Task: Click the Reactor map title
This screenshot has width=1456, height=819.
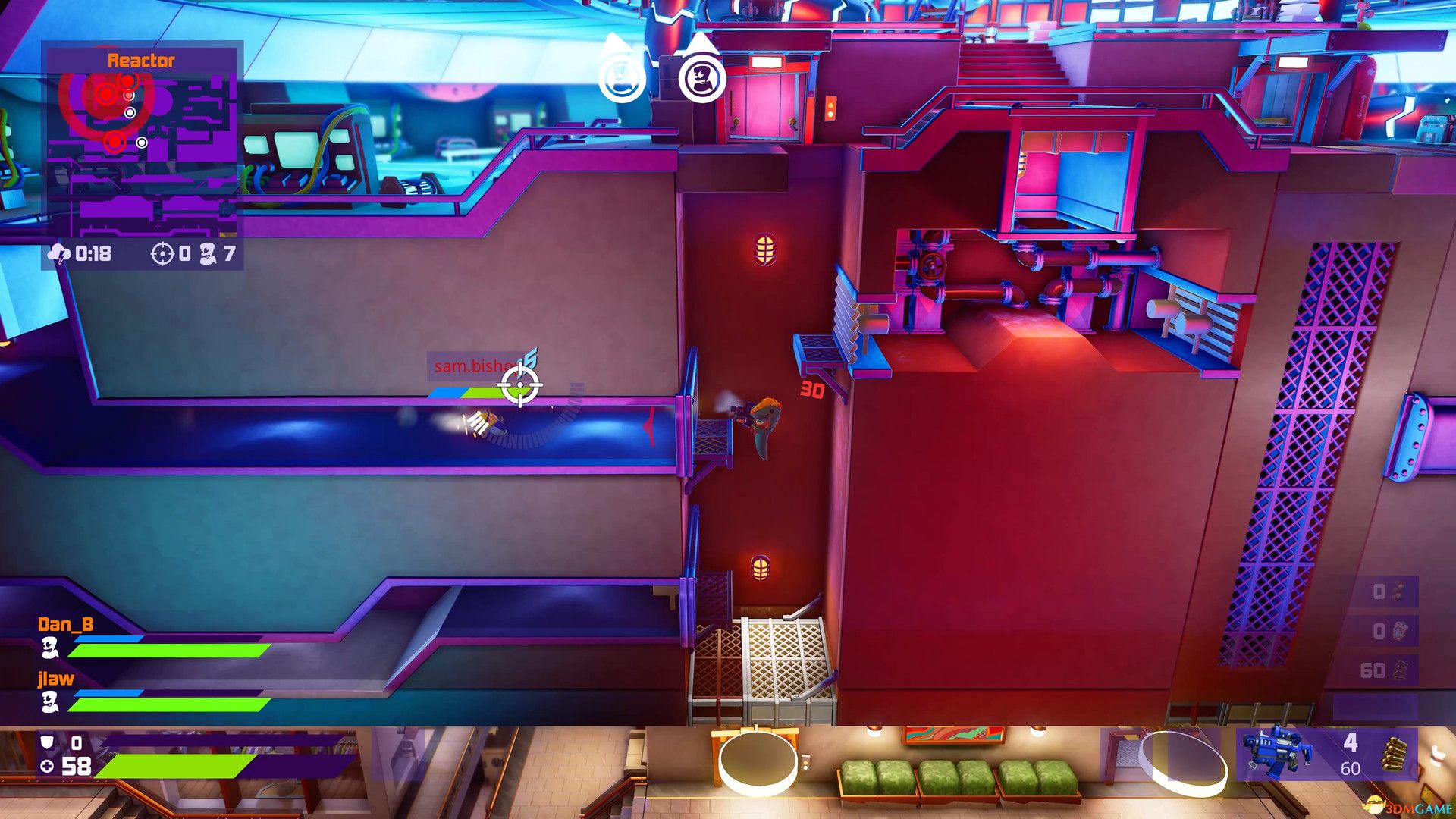Action: [x=140, y=61]
